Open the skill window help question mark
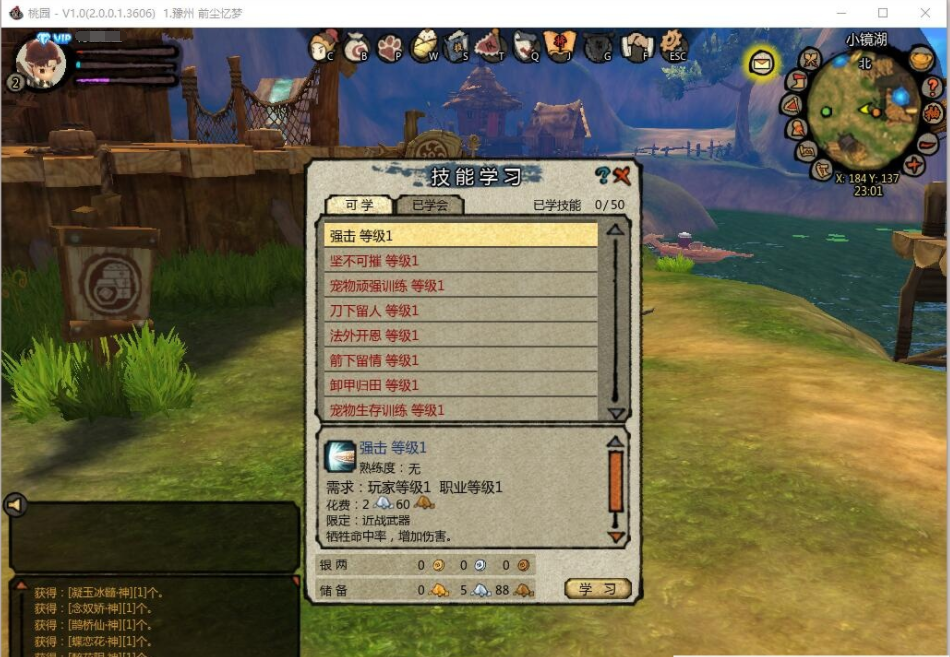This screenshot has width=950, height=657. (602, 177)
